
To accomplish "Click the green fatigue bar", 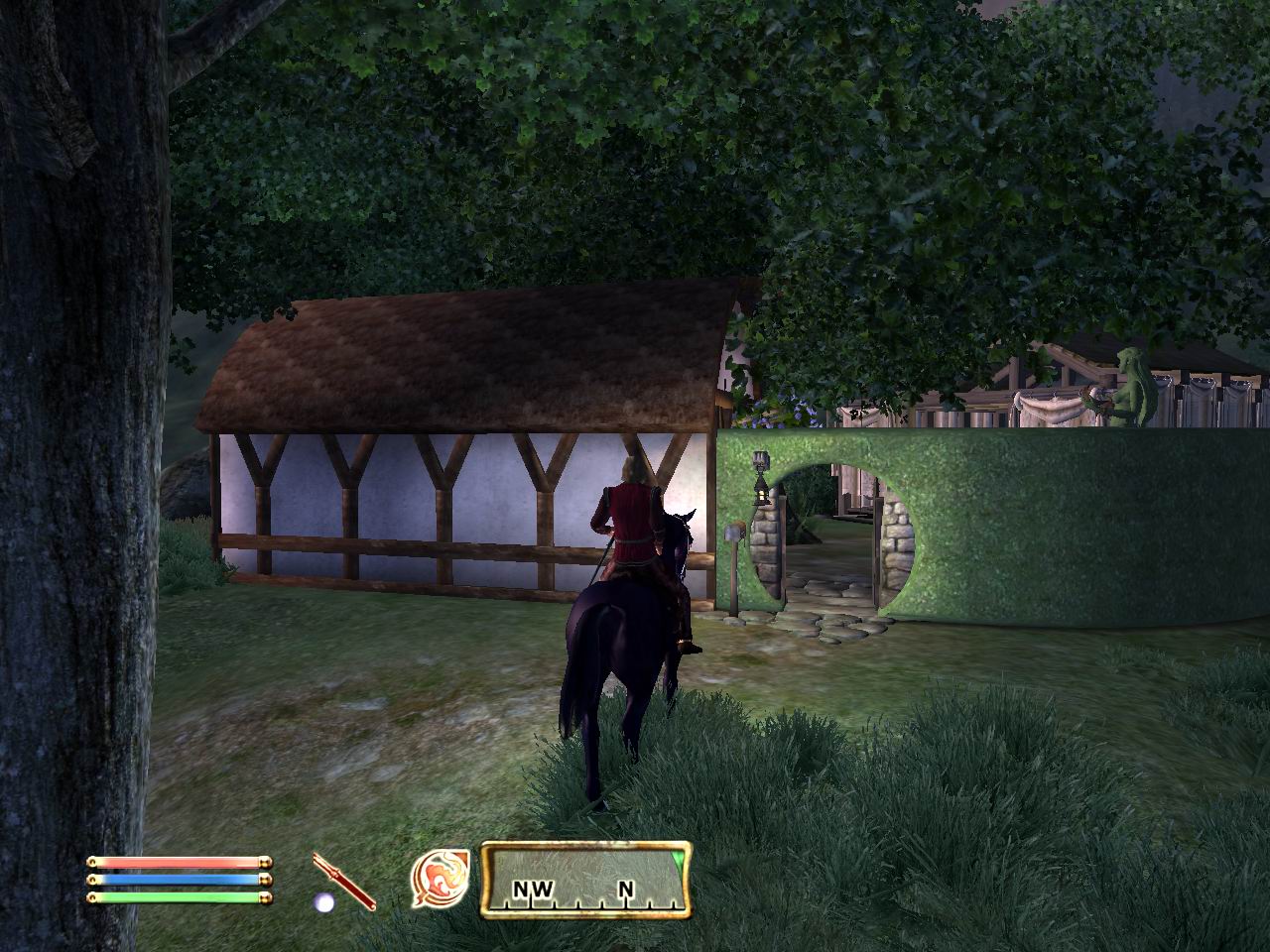I will click(177, 900).
